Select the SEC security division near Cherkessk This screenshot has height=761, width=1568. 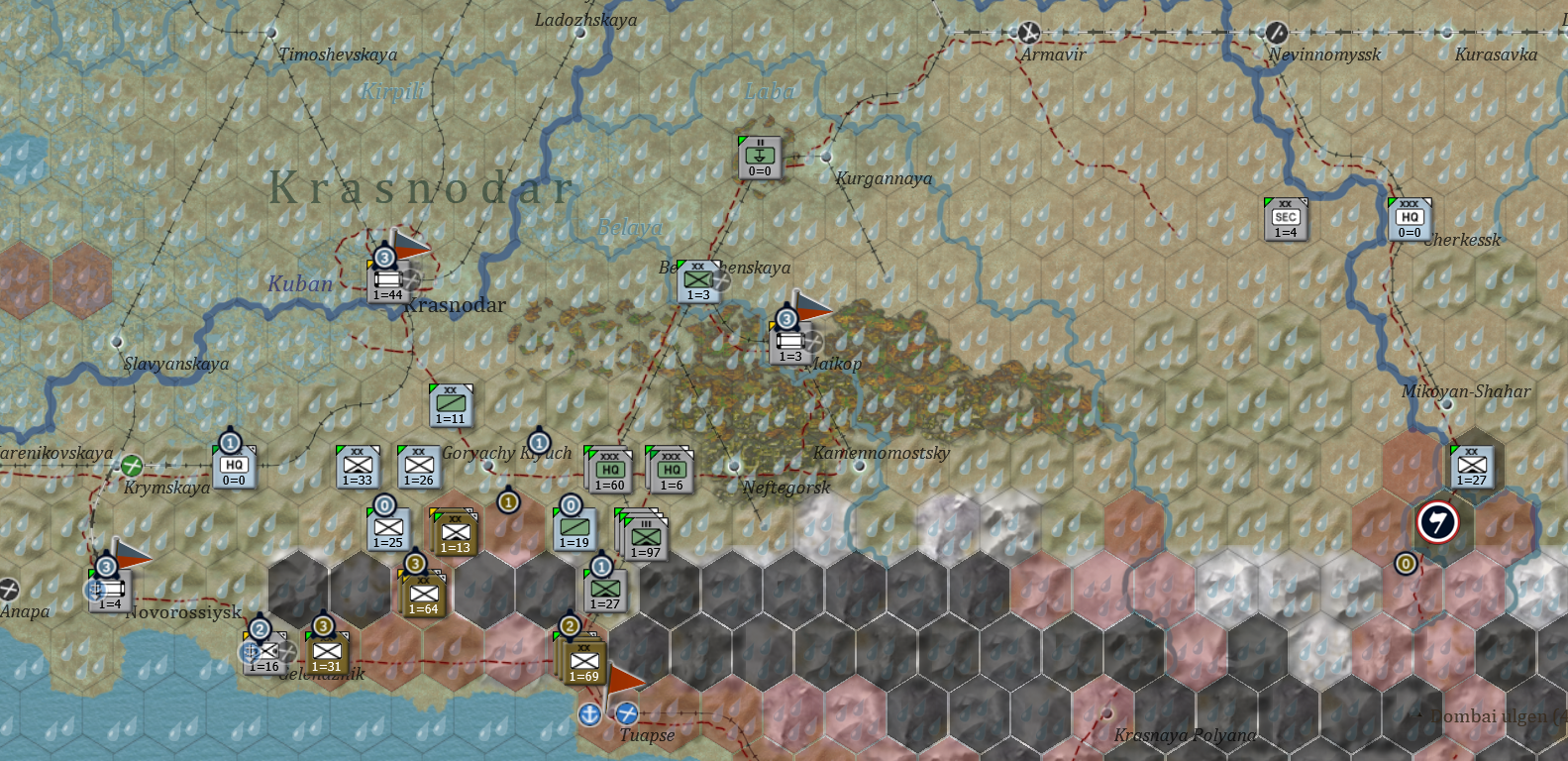pyautogui.click(x=1285, y=217)
